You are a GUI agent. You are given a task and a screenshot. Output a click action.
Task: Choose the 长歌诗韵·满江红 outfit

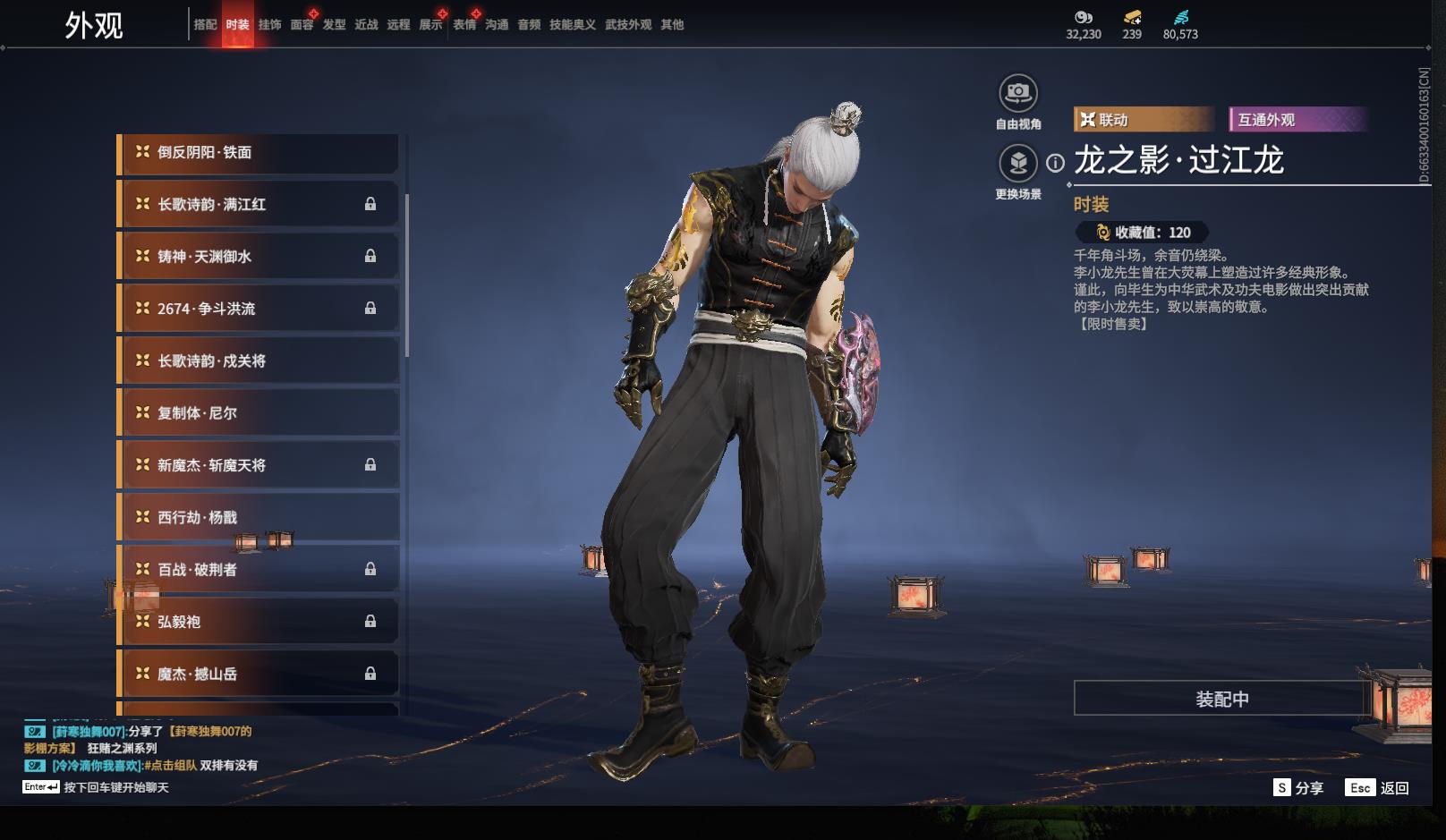[259, 205]
